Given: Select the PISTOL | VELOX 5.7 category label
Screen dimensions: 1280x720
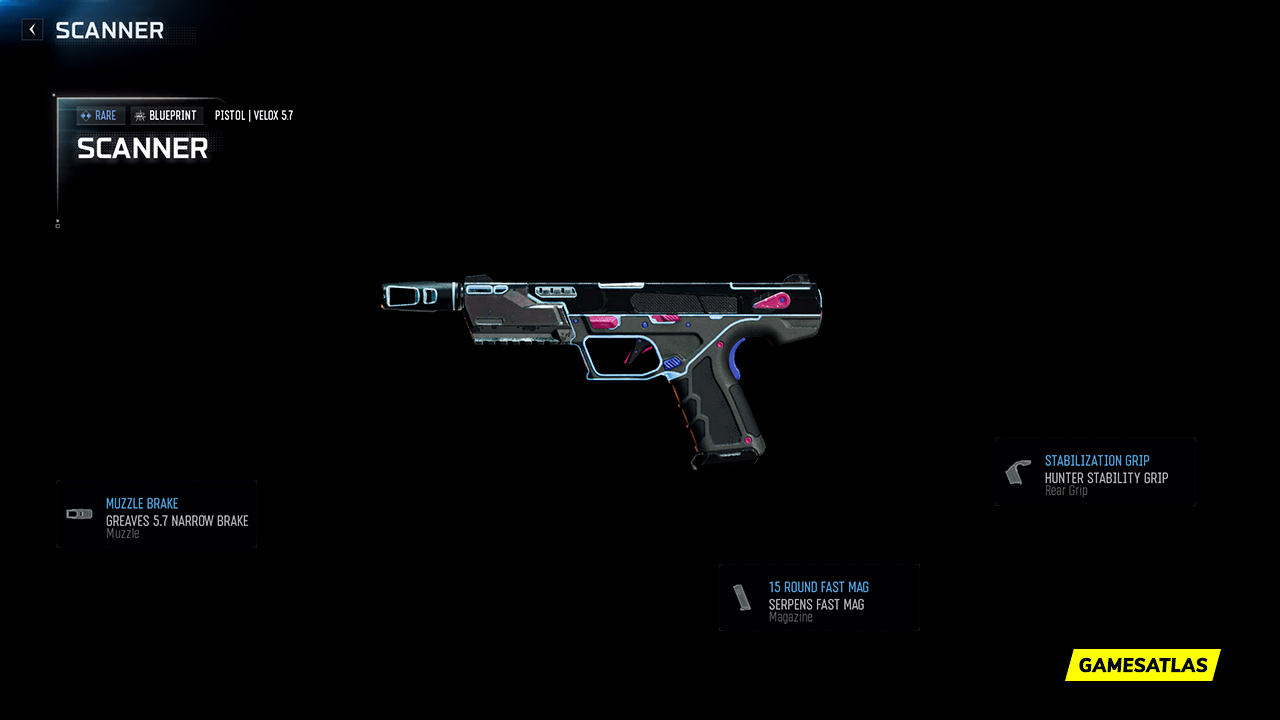Looking at the screenshot, I should [x=253, y=115].
